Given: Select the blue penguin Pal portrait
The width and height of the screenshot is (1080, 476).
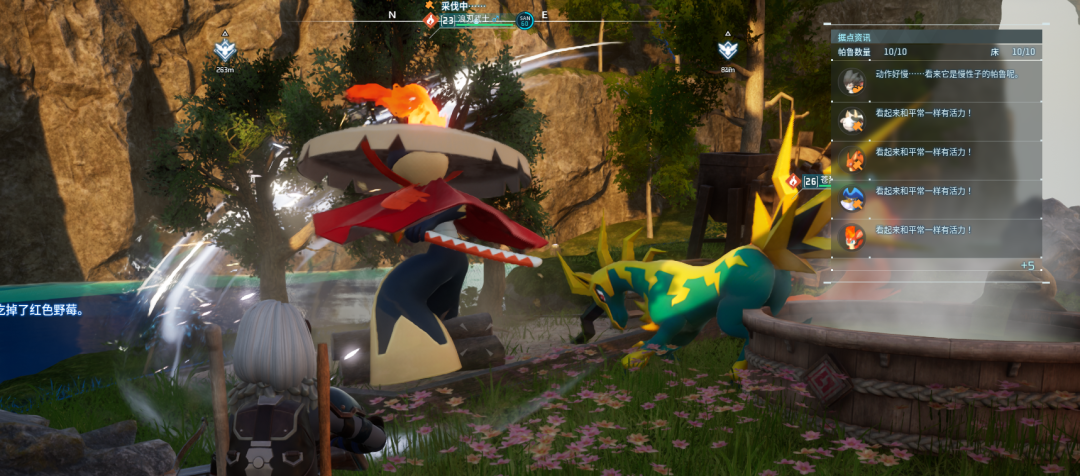Looking at the screenshot, I should pyautogui.click(x=852, y=197).
